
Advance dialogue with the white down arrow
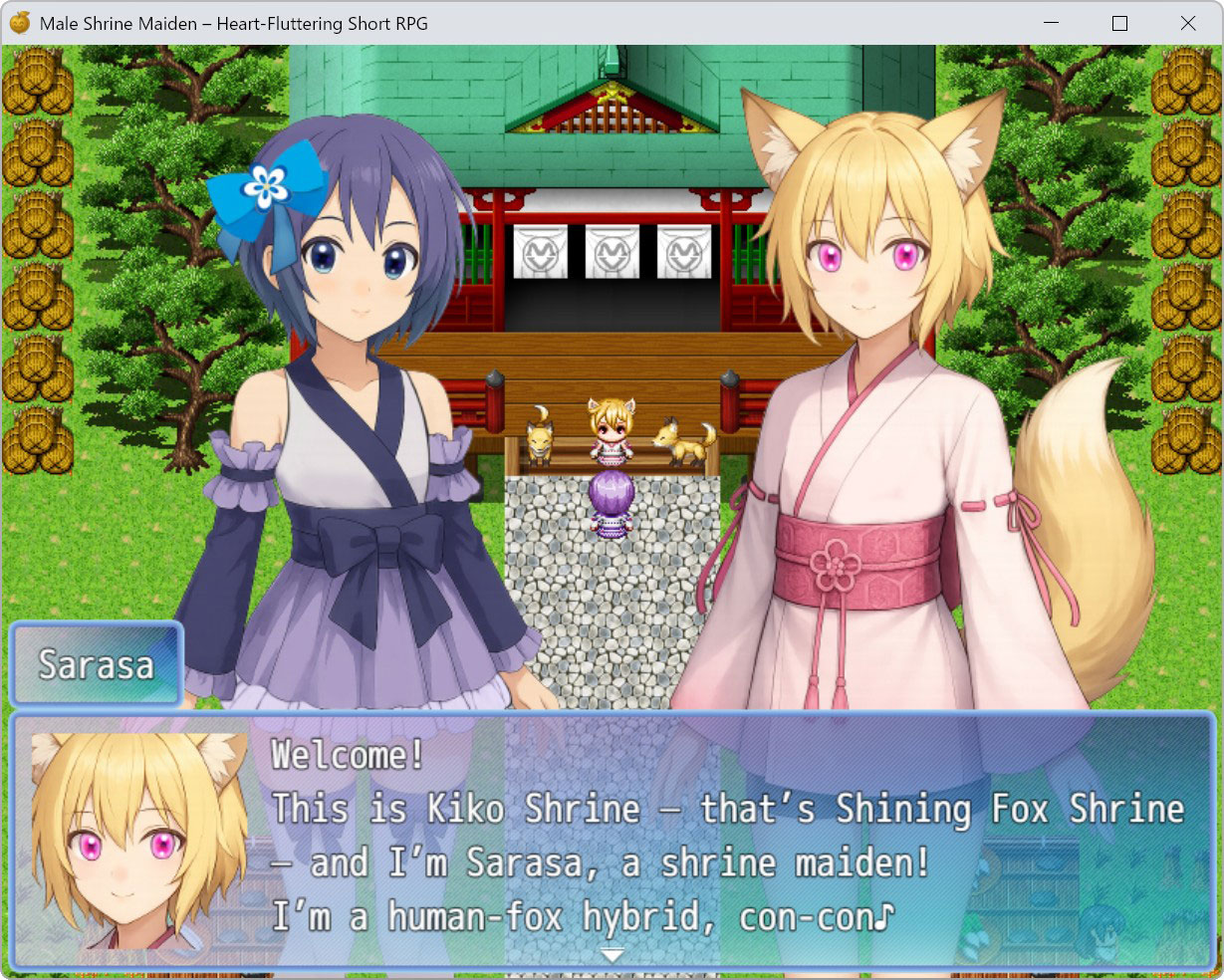click(x=612, y=955)
